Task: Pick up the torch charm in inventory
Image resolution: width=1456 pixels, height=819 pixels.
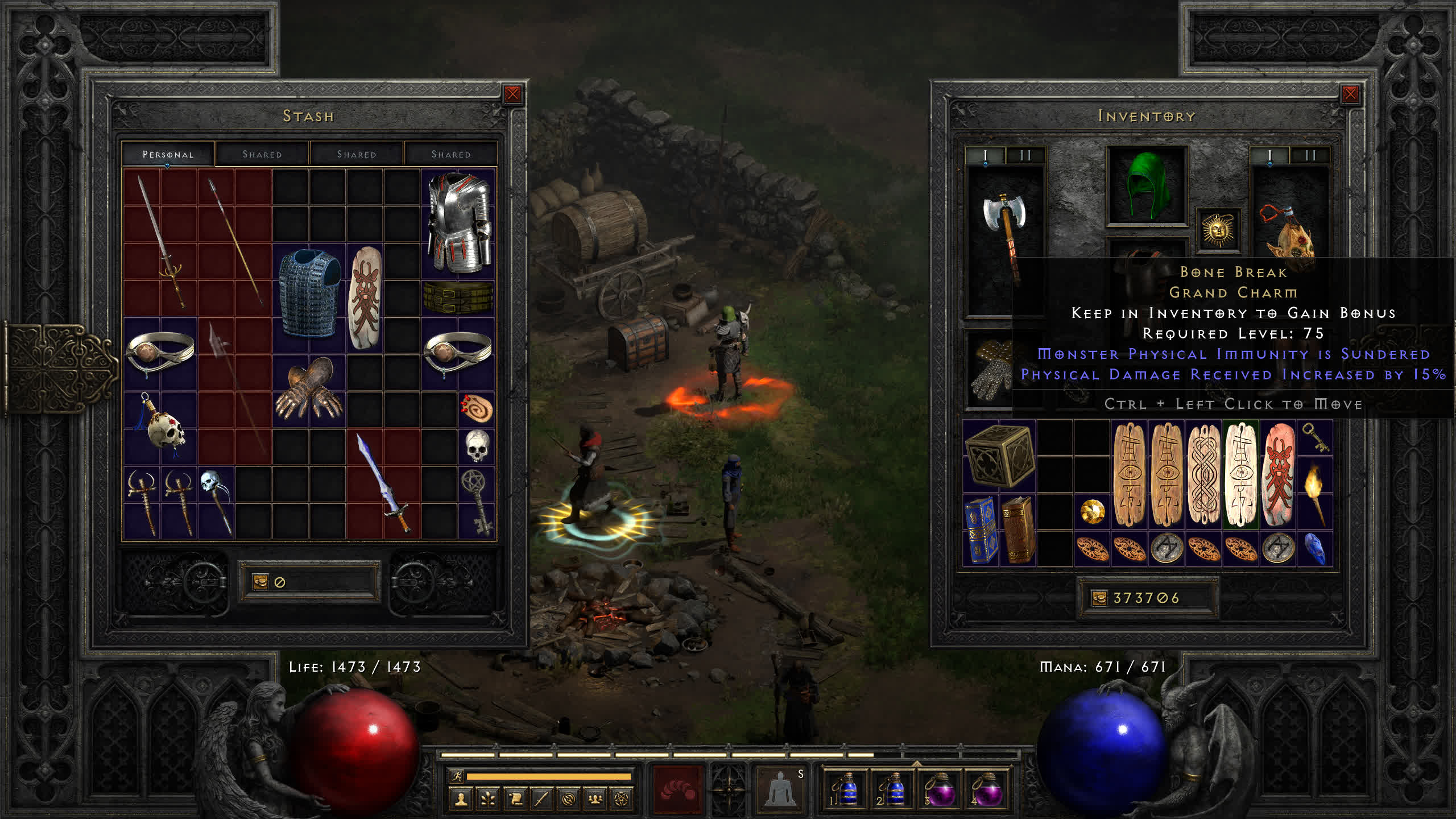Action: pyautogui.click(x=1315, y=493)
